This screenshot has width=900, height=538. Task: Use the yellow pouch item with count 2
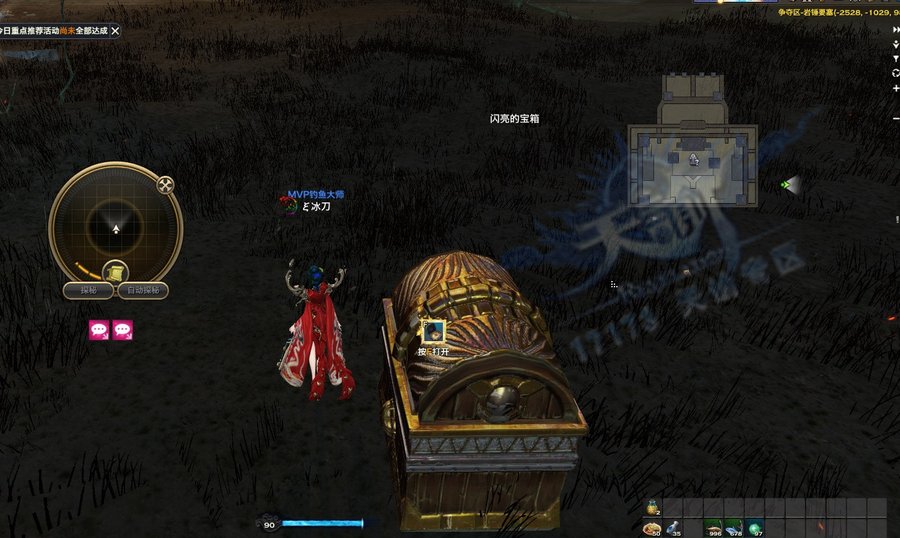click(x=651, y=508)
